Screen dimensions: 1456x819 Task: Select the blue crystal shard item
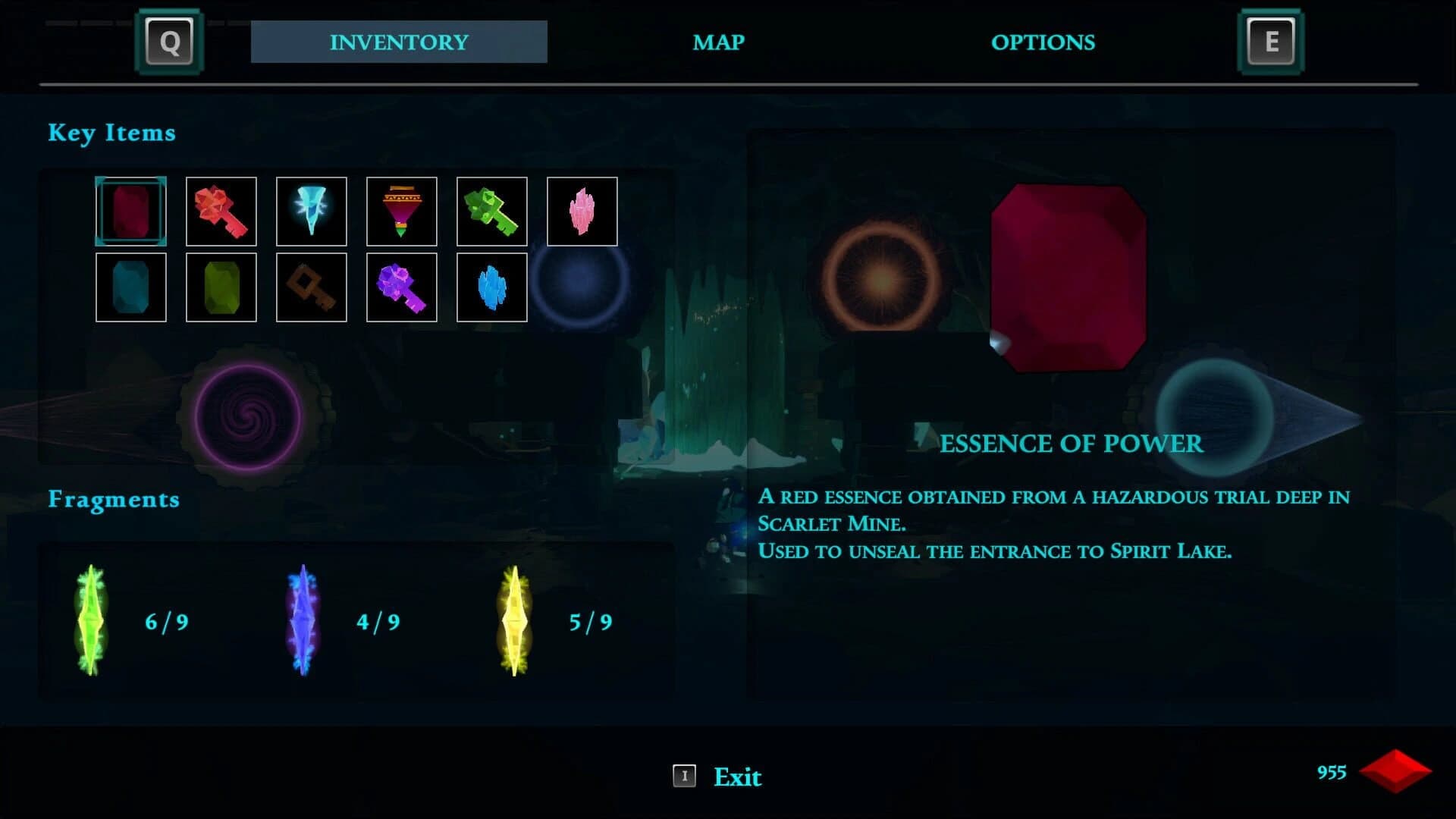point(491,287)
